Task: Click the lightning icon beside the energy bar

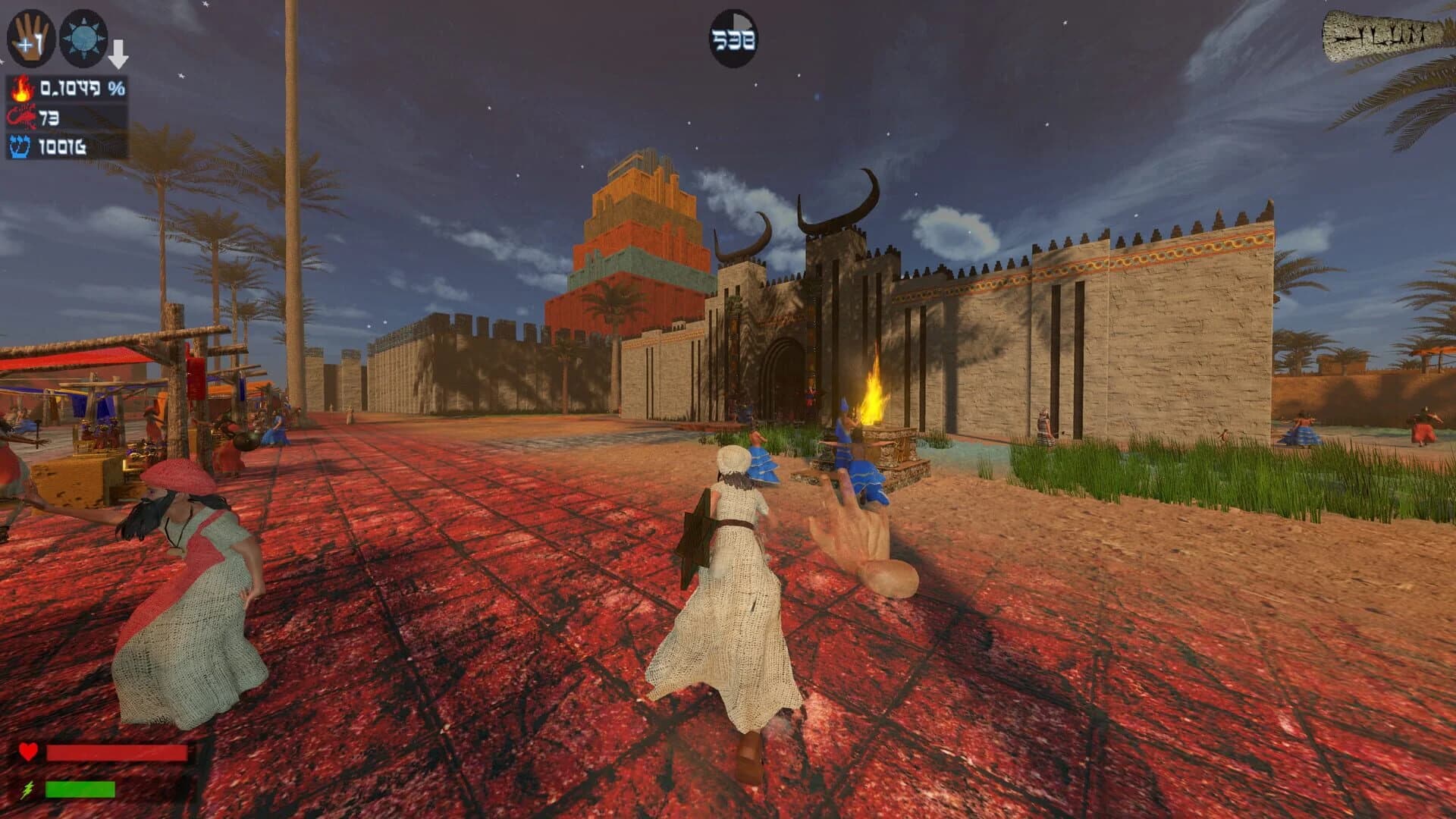Action: coord(28,789)
